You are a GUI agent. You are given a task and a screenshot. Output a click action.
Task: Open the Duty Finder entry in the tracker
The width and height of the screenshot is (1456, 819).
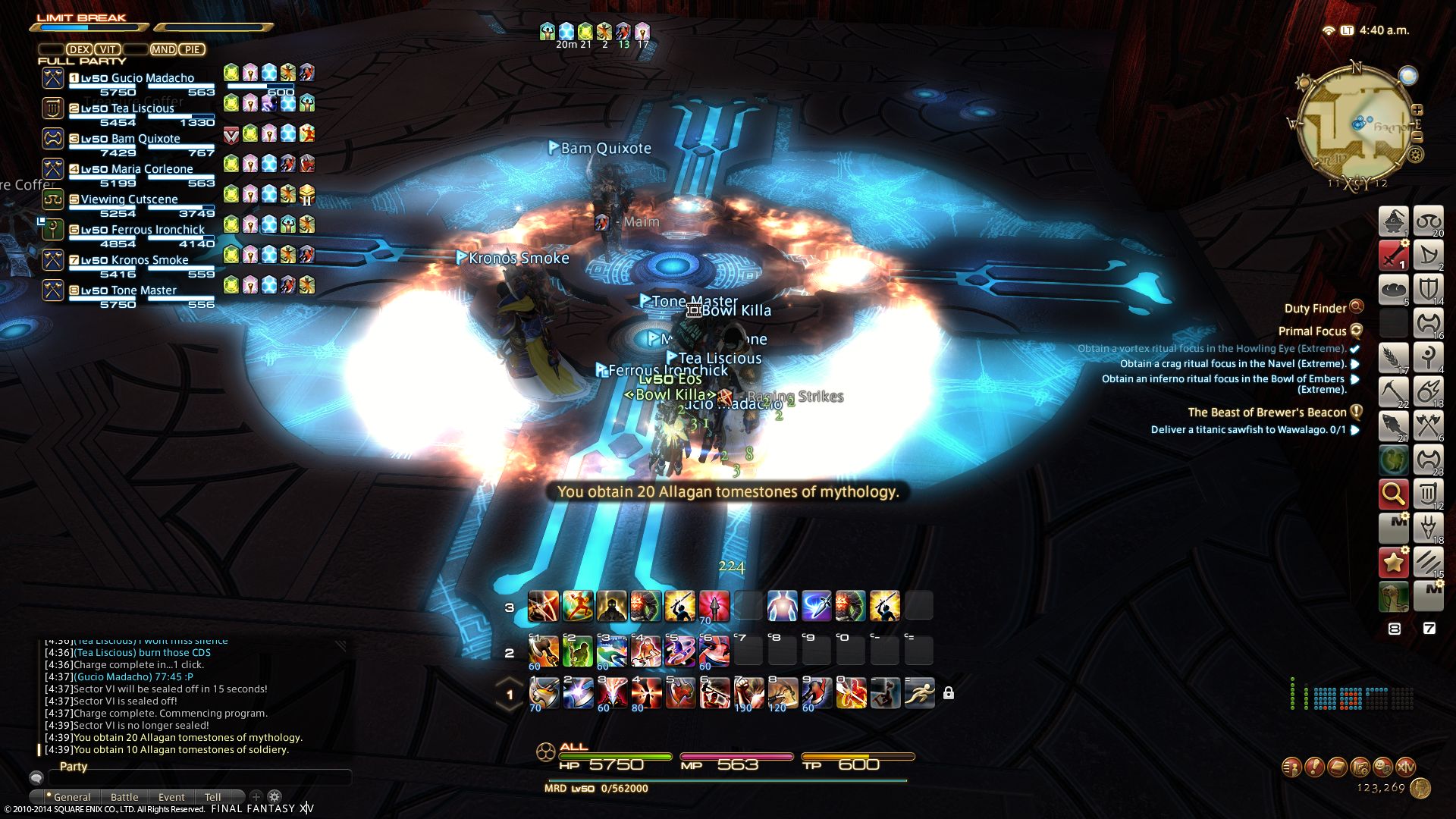[1315, 308]
